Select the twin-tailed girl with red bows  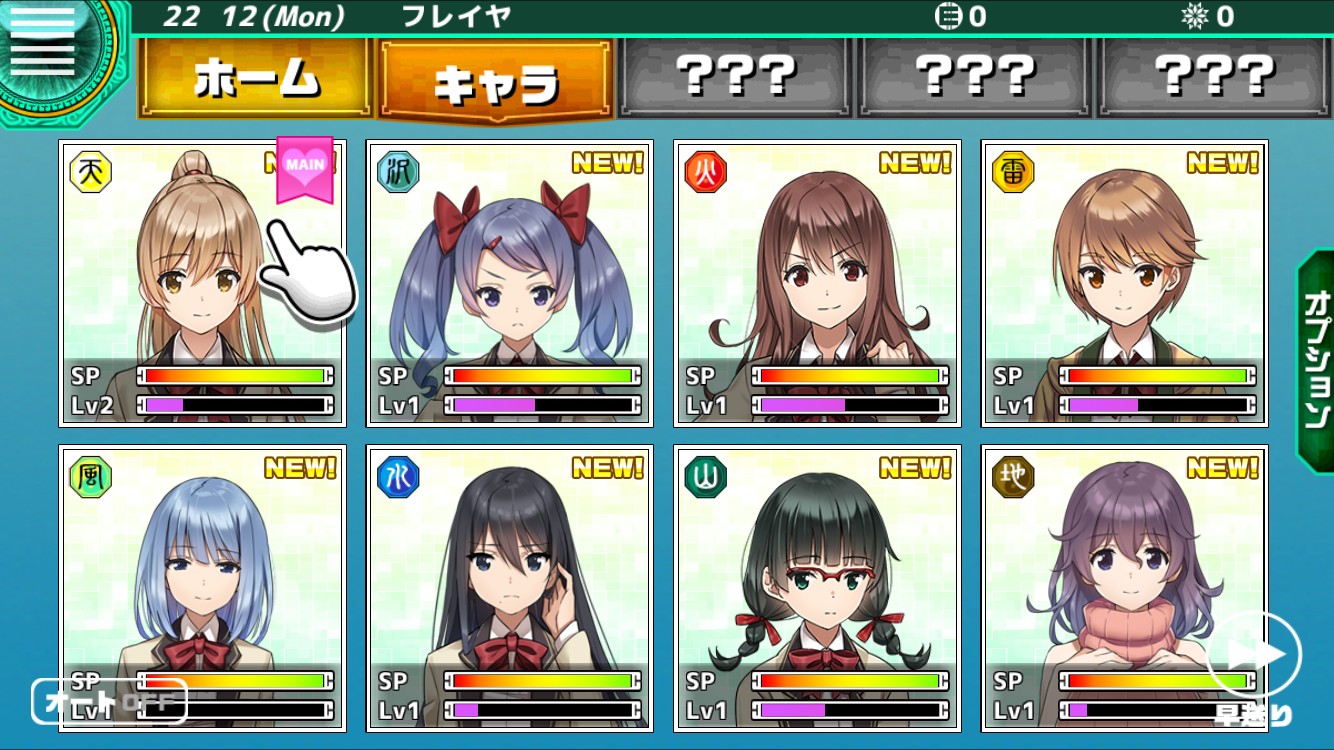[x=509, y=283]
